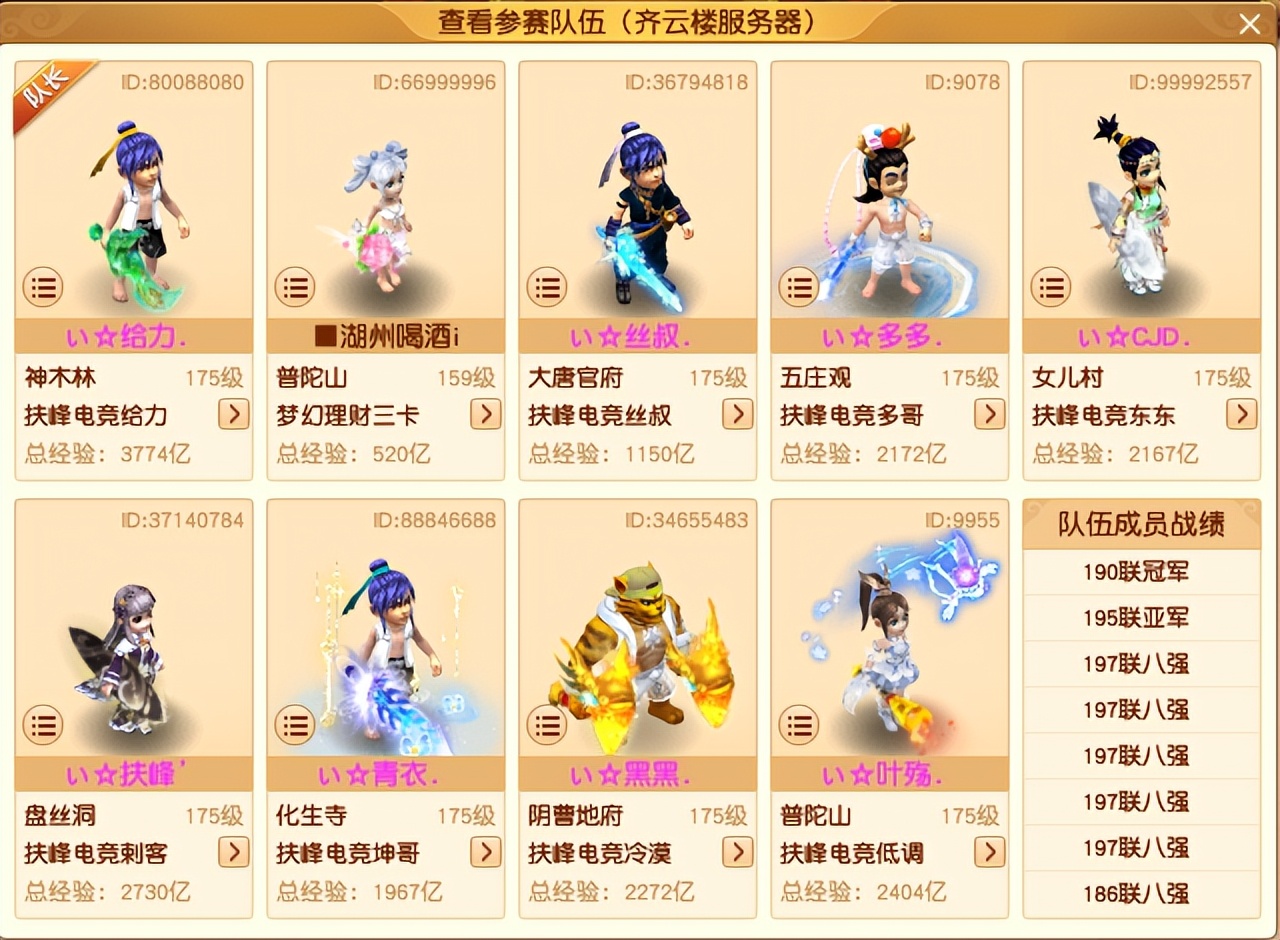Expand details via arrow next to 扶峰电竞低调
The height and width of the screenshot is (940, 1280).
click(x=988, y=853)
